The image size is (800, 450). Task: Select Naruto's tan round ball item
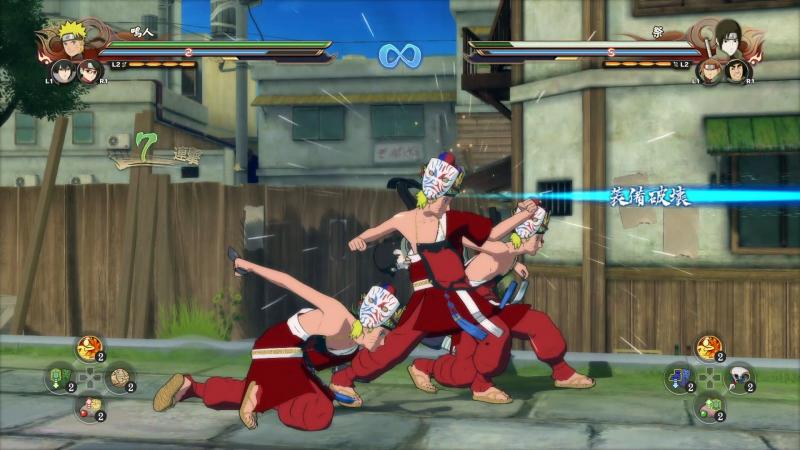tap(118, 378)
